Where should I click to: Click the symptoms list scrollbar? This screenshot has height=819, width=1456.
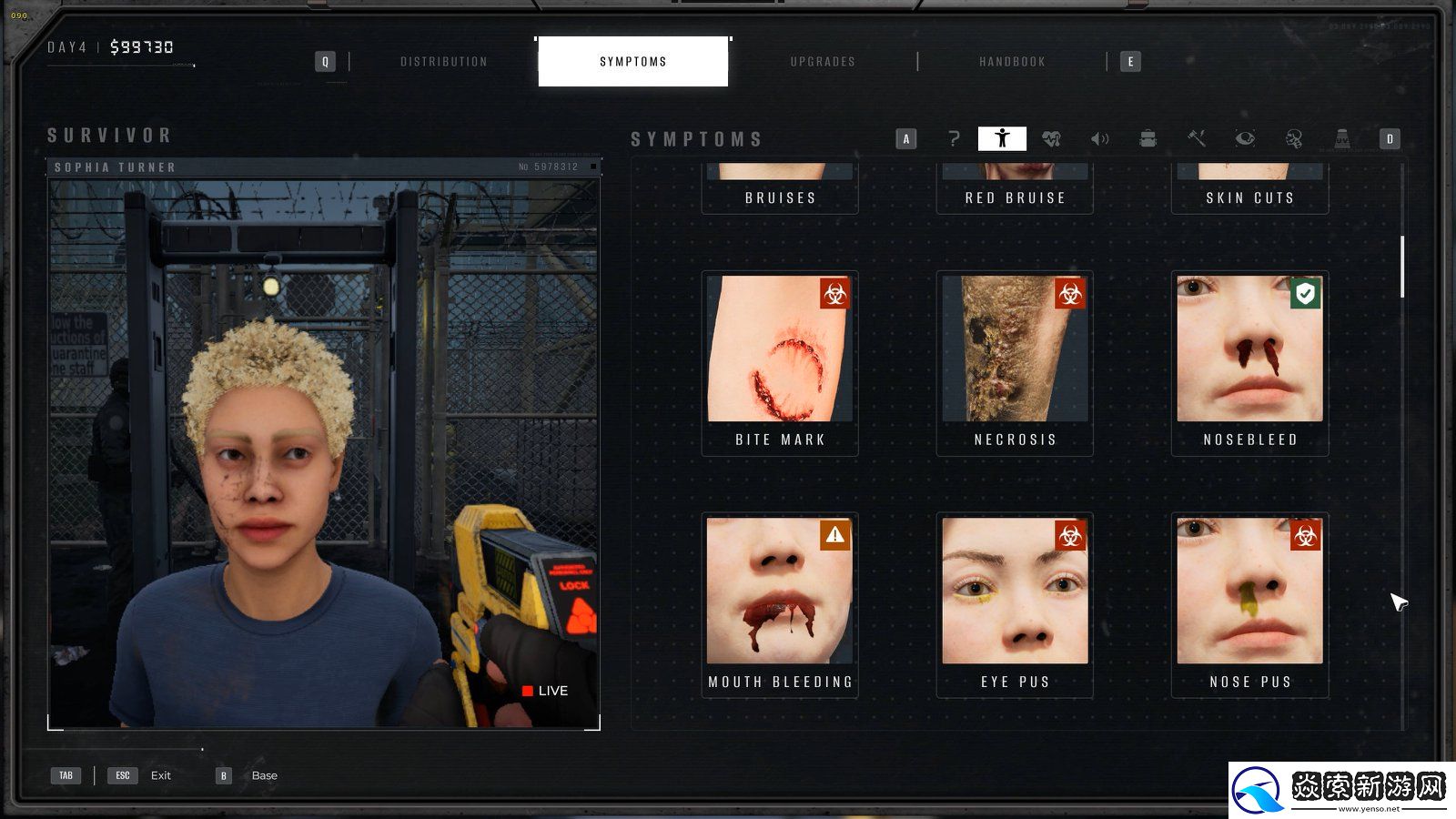(x=1402, y=267)
